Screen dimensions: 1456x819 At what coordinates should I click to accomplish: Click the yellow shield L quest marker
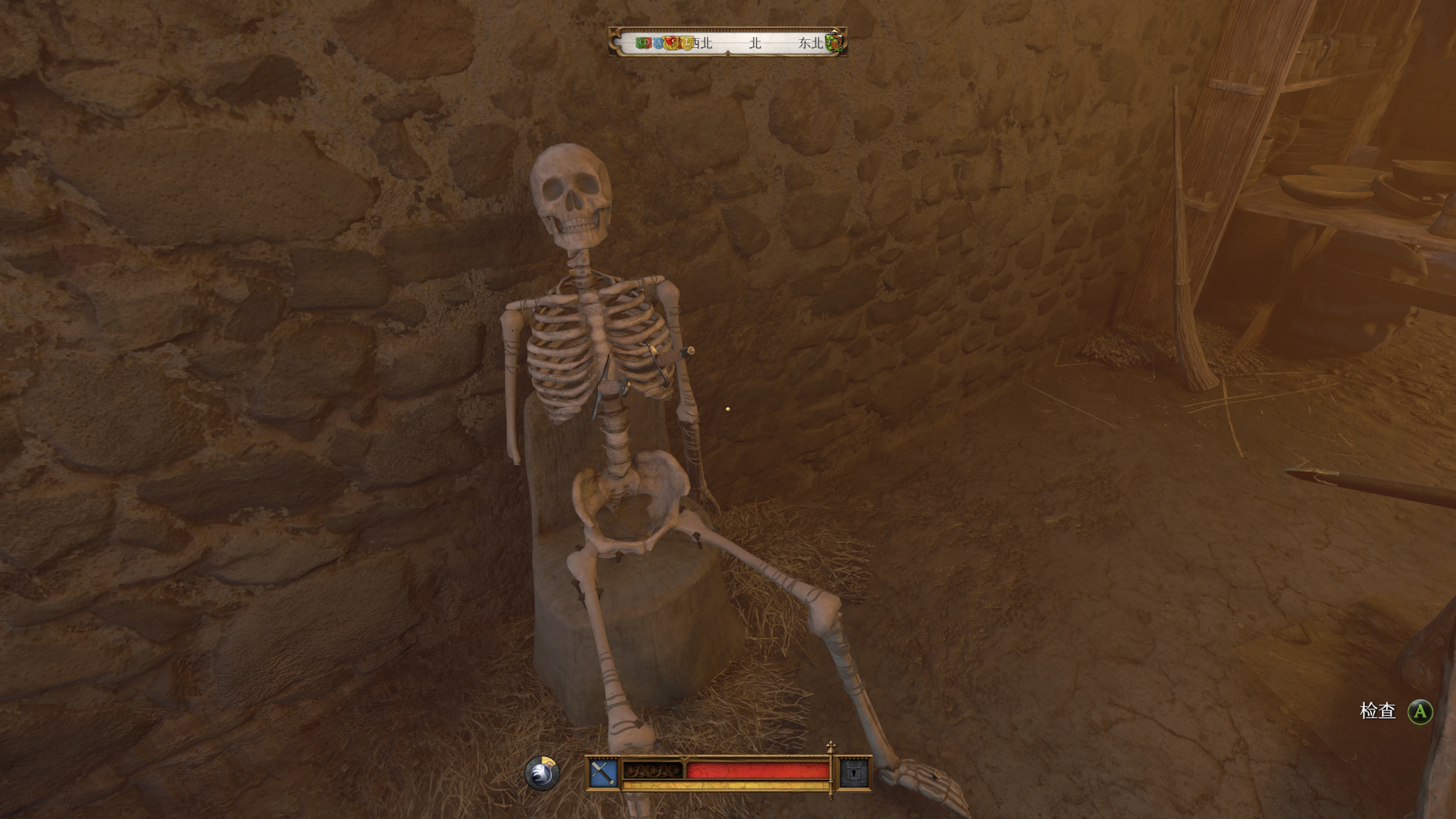(x=687, y=43)
